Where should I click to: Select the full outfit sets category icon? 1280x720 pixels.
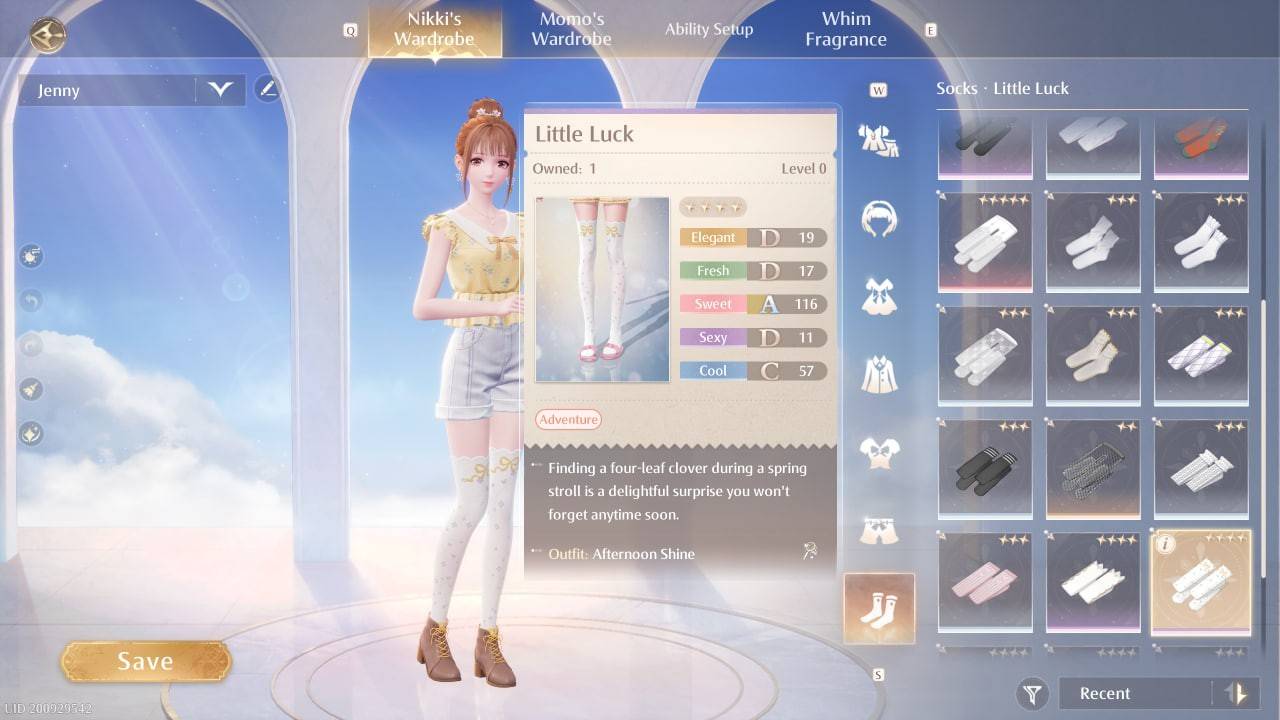pyautogui.click(x=878, y=140)
